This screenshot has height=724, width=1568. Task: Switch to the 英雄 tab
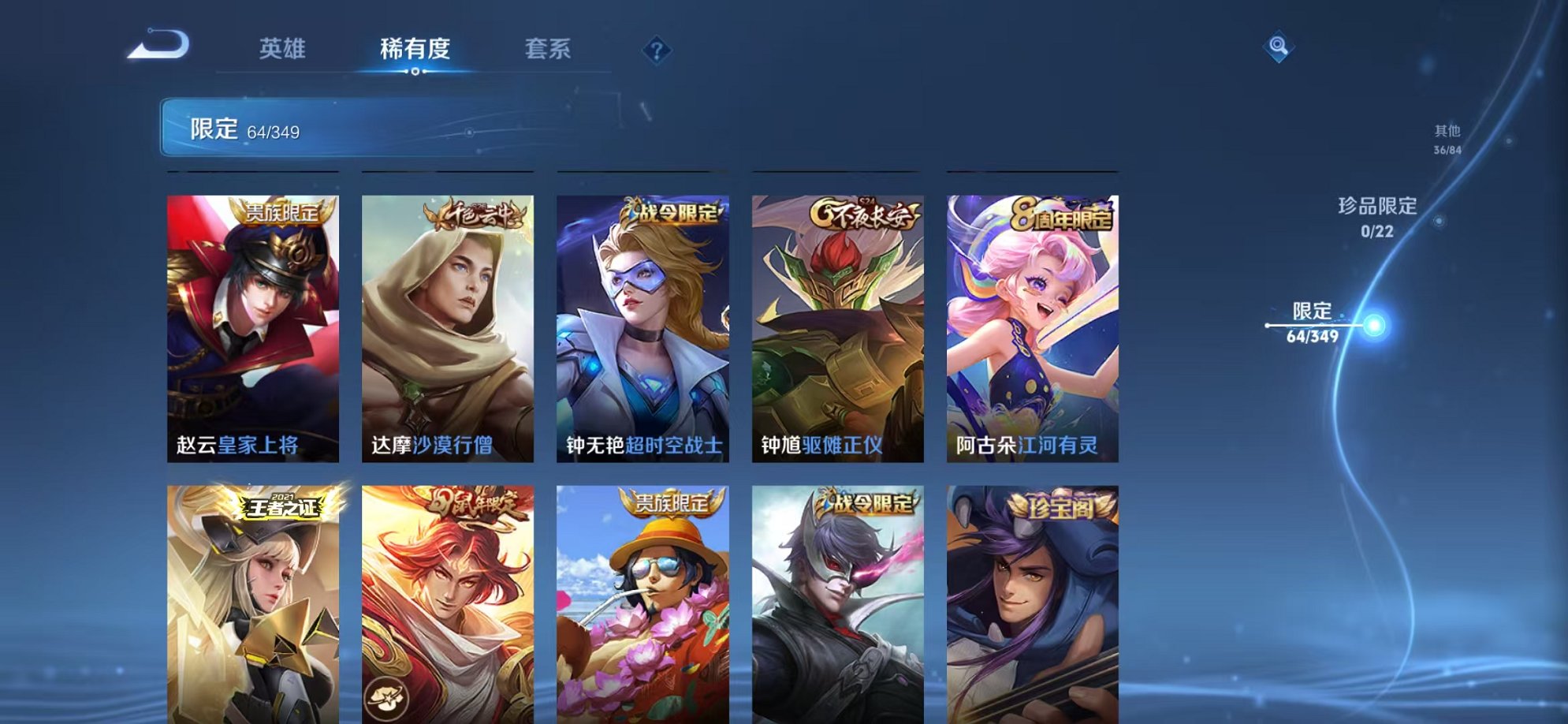click(x=286, y=49)
